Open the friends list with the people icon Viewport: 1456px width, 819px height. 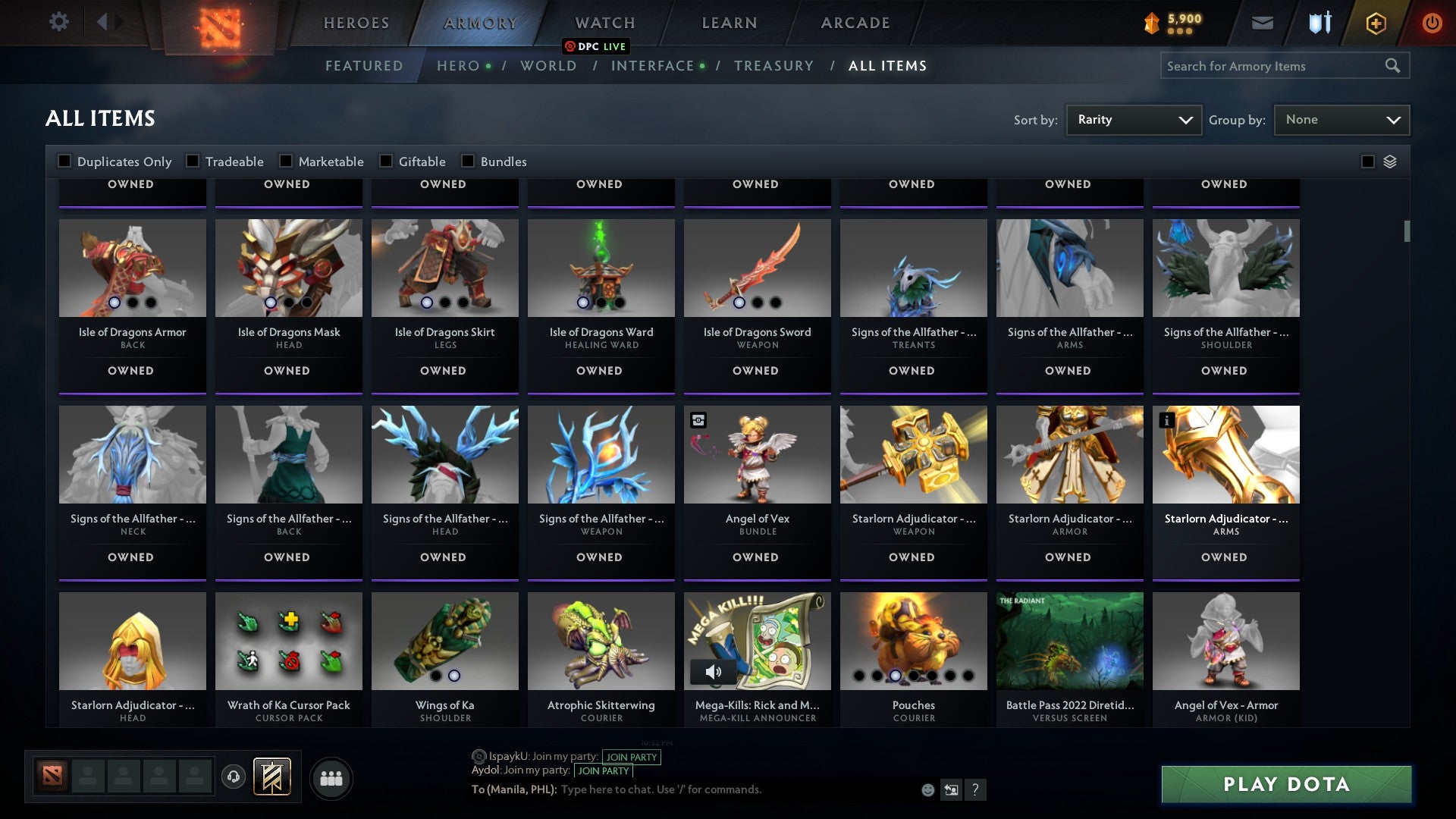click(x=331, y=777)
